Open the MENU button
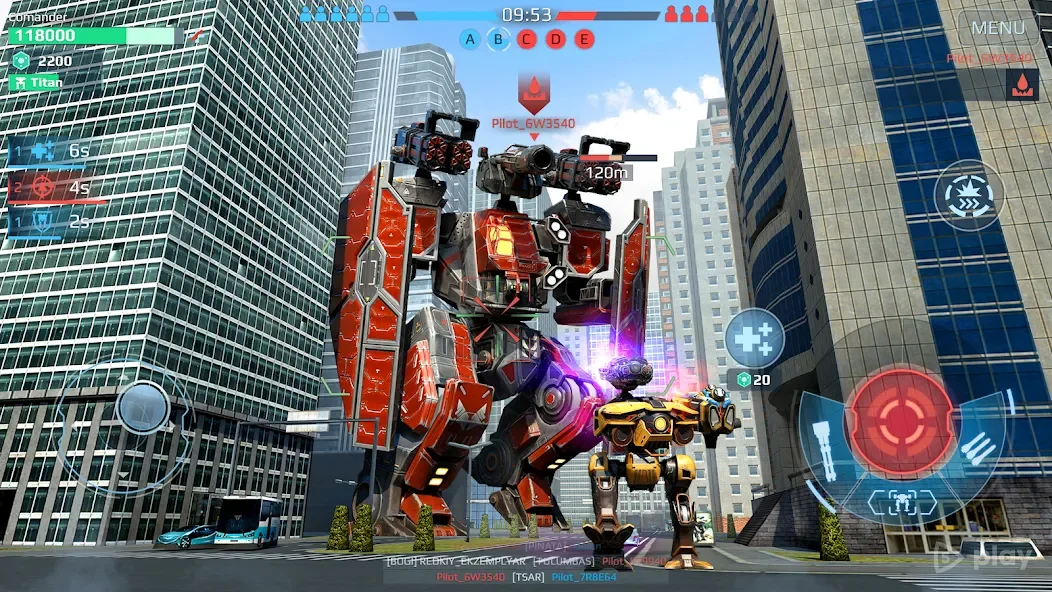This screenshot has width=1052, height=592. [x=997, y=28]
